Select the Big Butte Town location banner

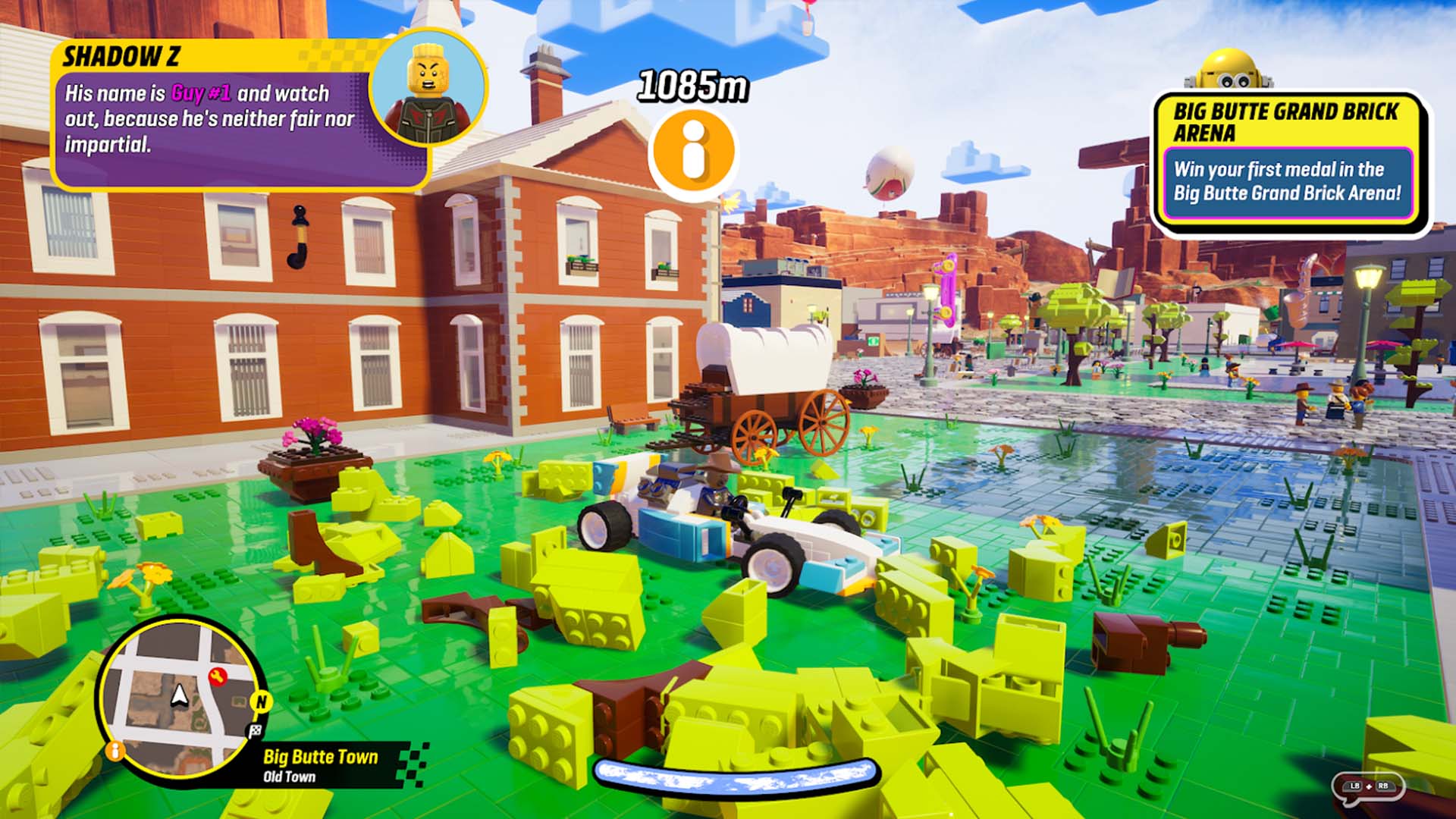pyautogui.click(x=322, y=757)
